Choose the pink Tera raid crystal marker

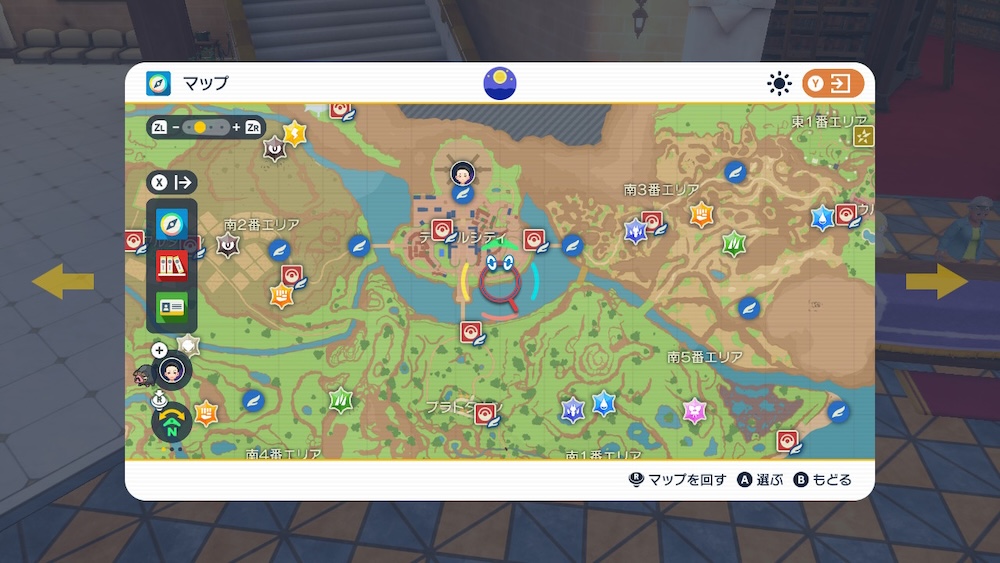[x=694, y=410]
